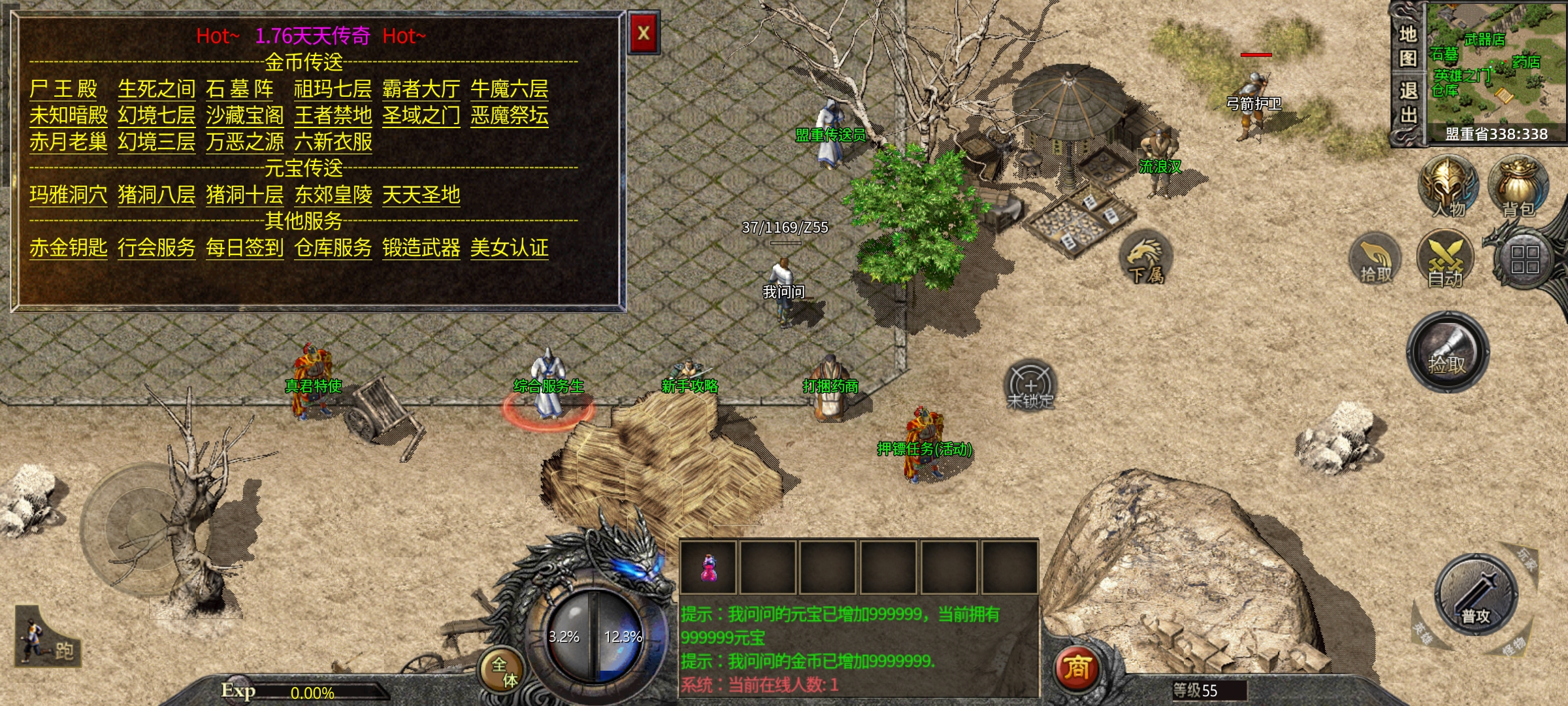Toggle 自动 auto-combat
The width and height of the screenshot is (1568, 706).
[1445, 260]
